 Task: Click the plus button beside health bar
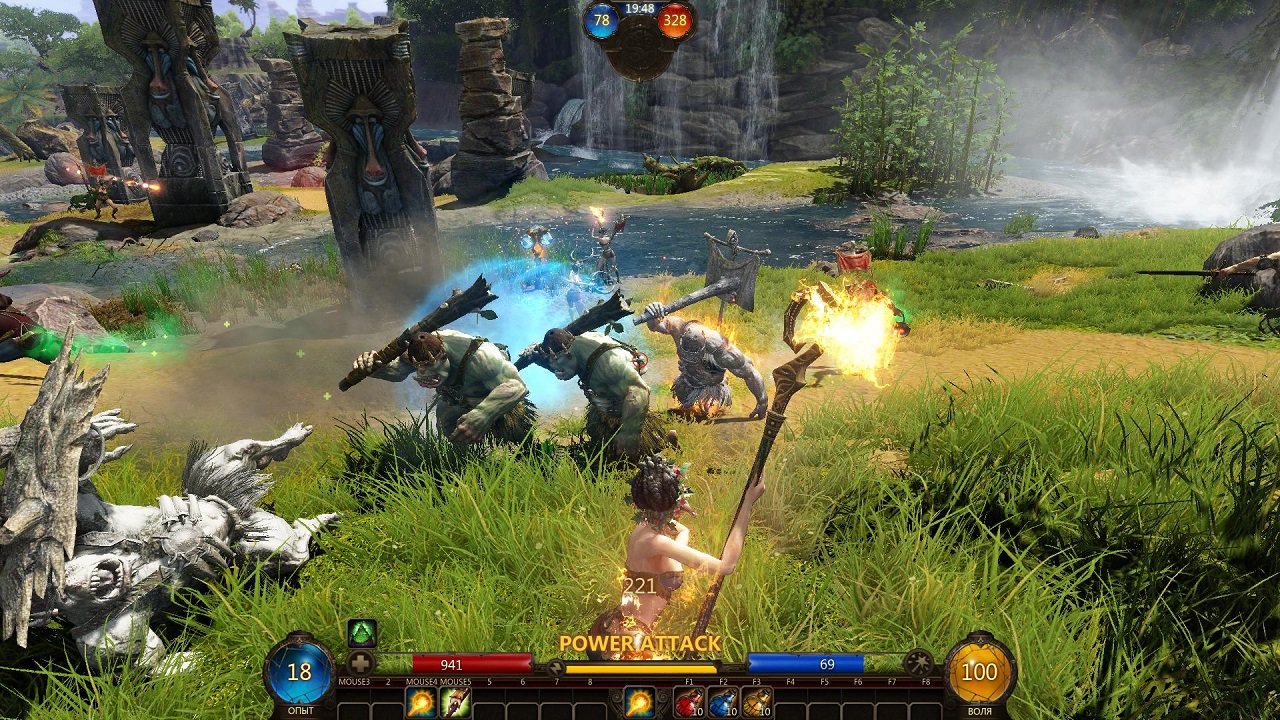click(361, 663)
